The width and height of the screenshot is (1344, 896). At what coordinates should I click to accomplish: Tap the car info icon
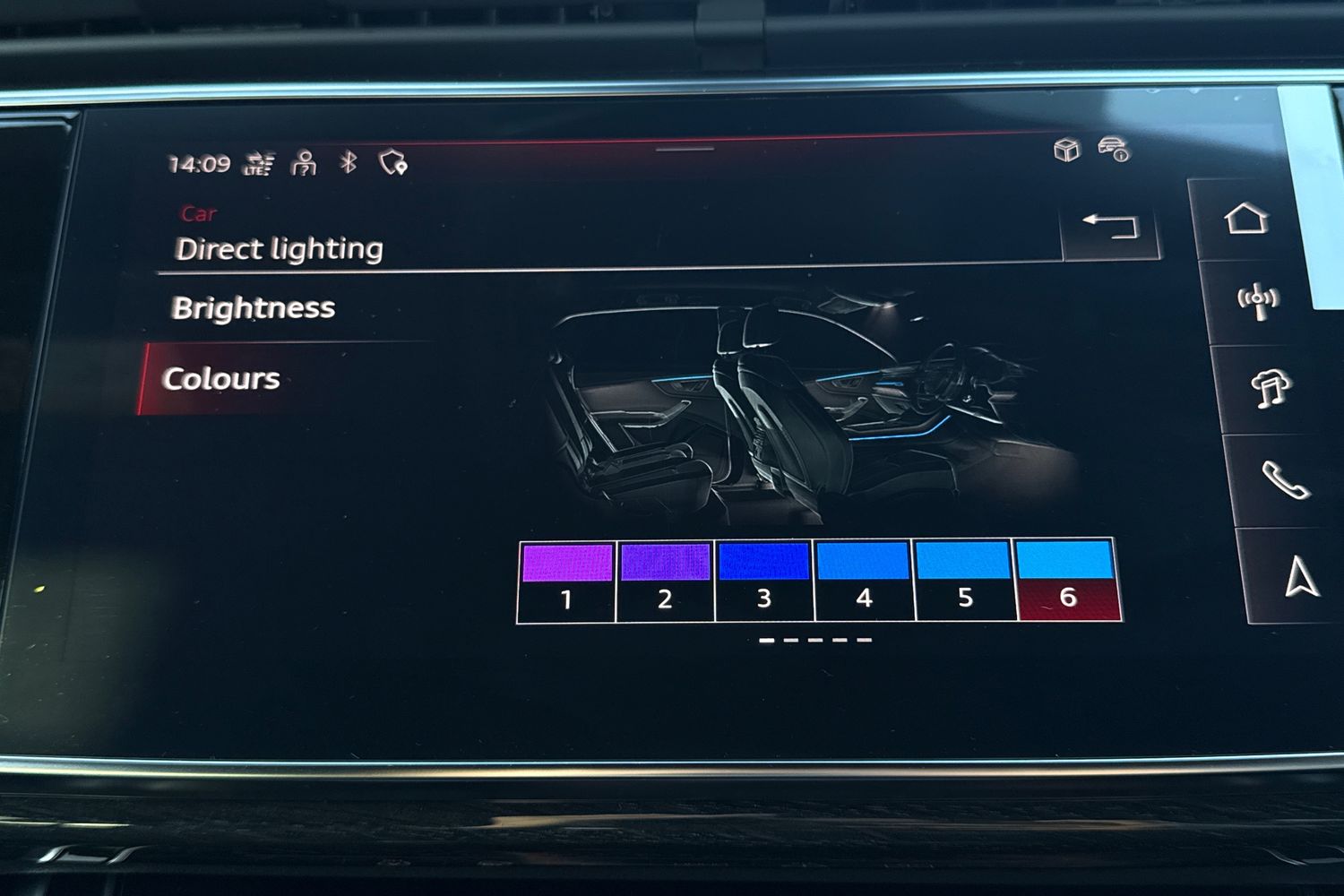(x=1114, y=150)
